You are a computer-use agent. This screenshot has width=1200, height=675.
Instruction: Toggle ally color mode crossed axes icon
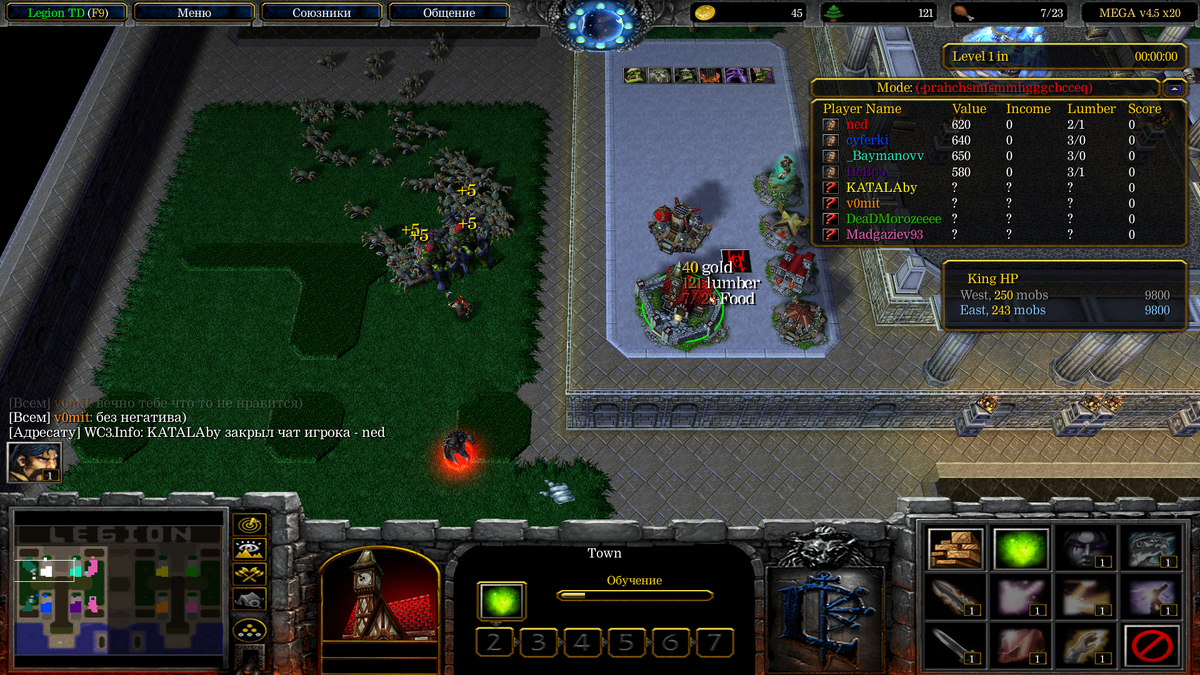(248, 574)
